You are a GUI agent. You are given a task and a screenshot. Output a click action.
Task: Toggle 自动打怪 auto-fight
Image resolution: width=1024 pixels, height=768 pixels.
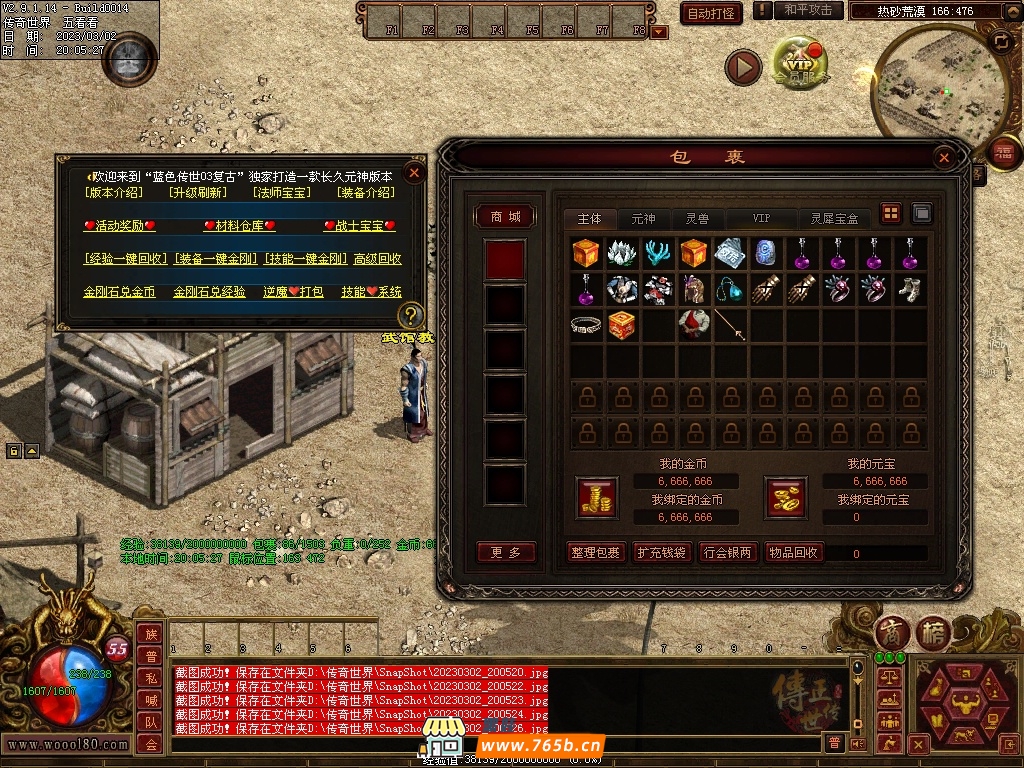pos(711,13)
